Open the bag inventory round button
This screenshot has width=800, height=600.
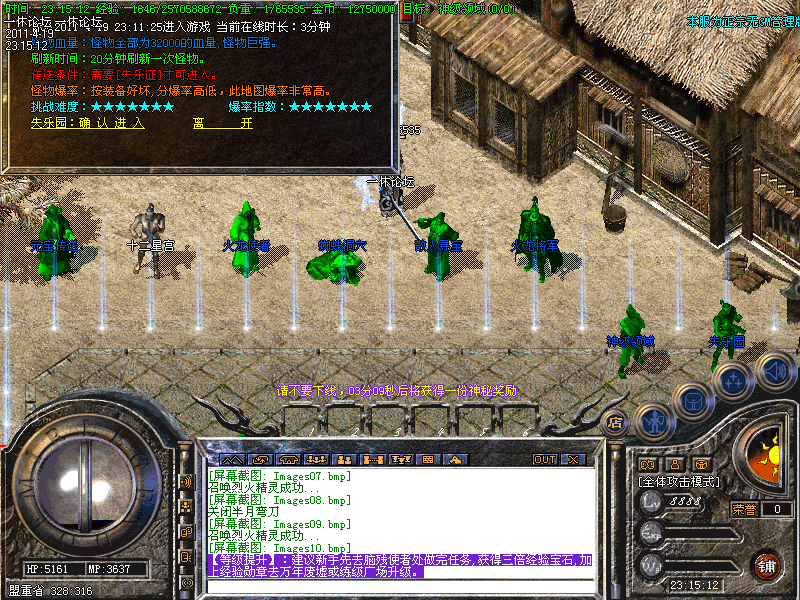(694, 401)
